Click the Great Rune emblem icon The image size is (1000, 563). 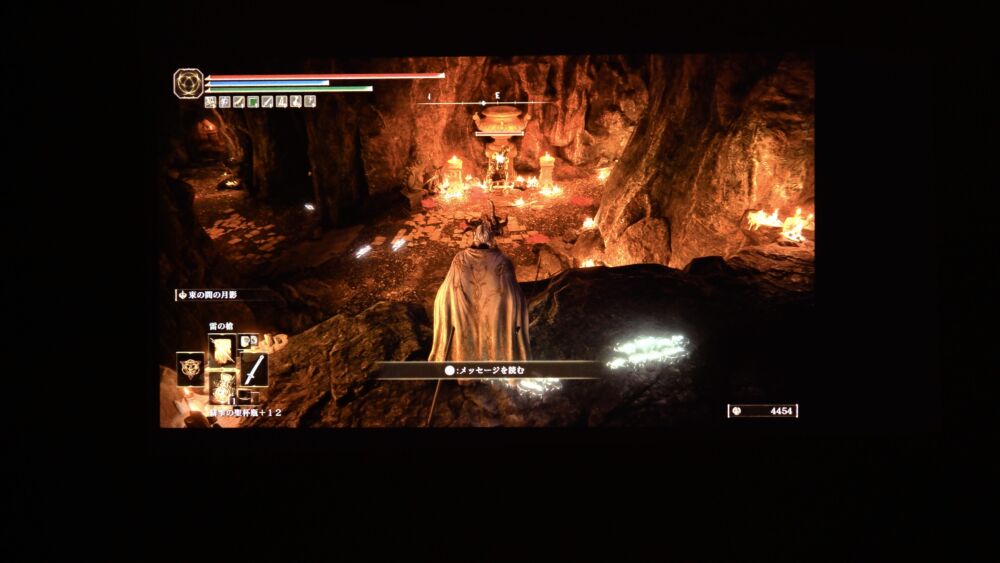click(188, 83)
